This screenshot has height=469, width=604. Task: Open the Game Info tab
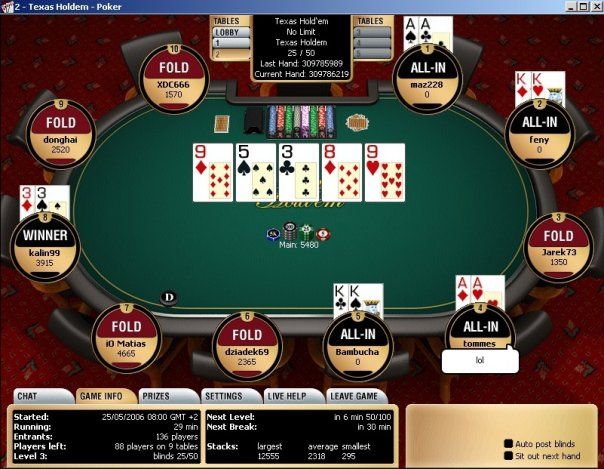[x=101, y=396]
